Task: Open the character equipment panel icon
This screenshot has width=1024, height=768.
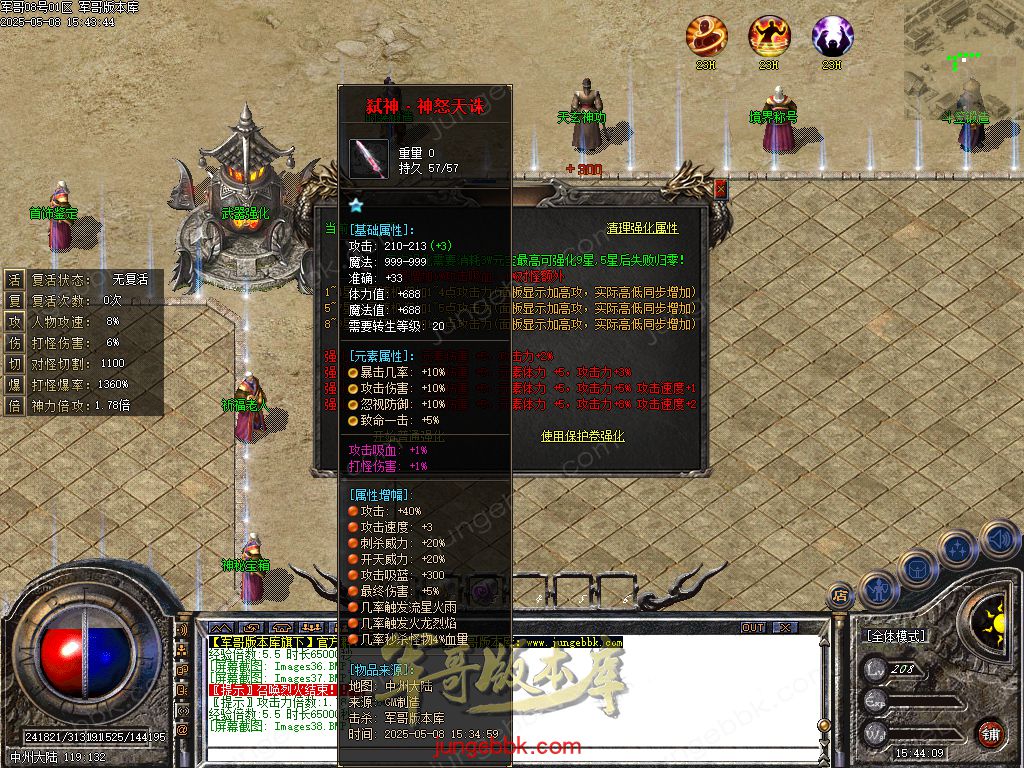Action: point(877,589)
